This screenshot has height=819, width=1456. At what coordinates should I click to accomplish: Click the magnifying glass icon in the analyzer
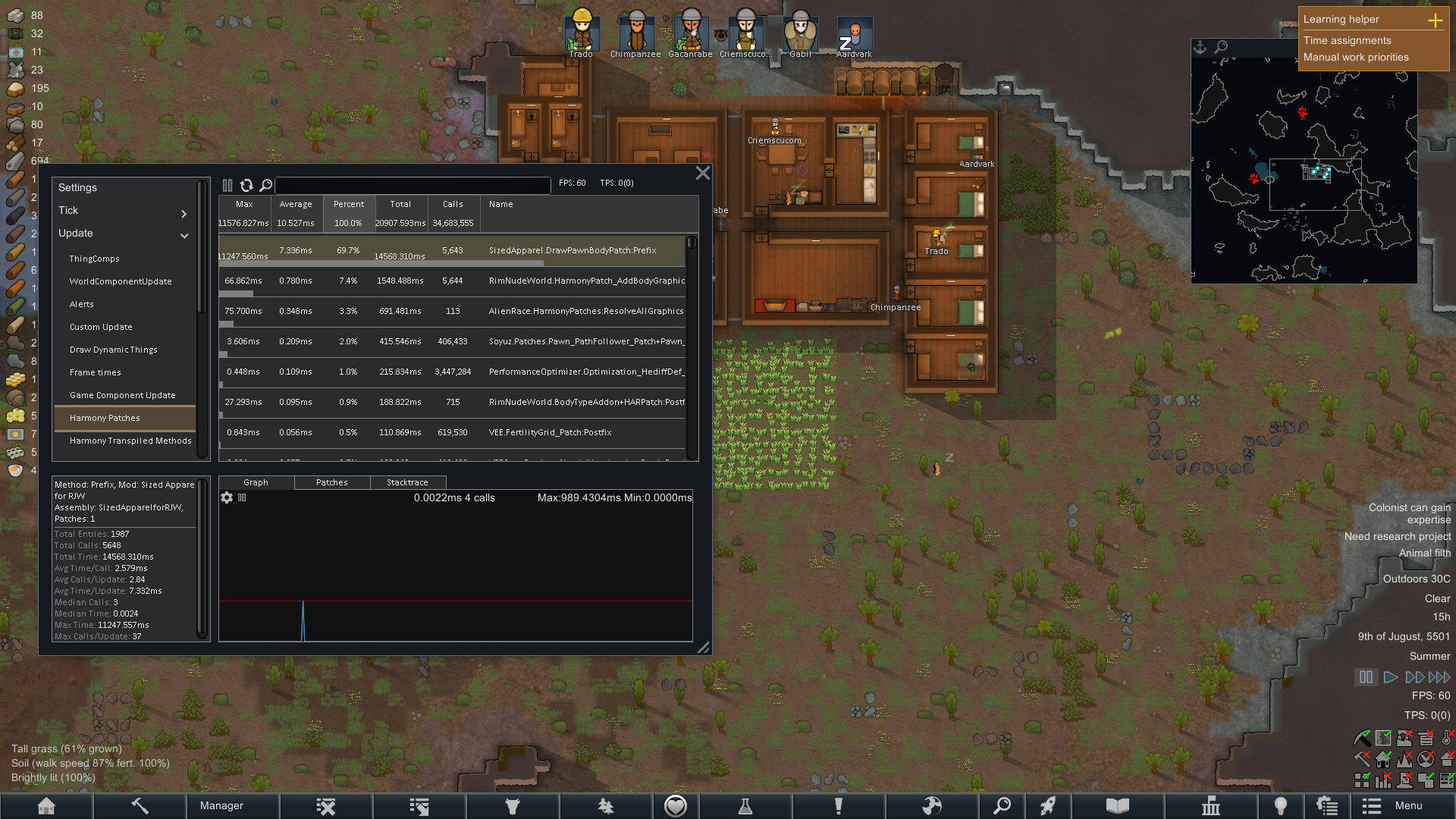pyautogui.click(x=266, y=185)
